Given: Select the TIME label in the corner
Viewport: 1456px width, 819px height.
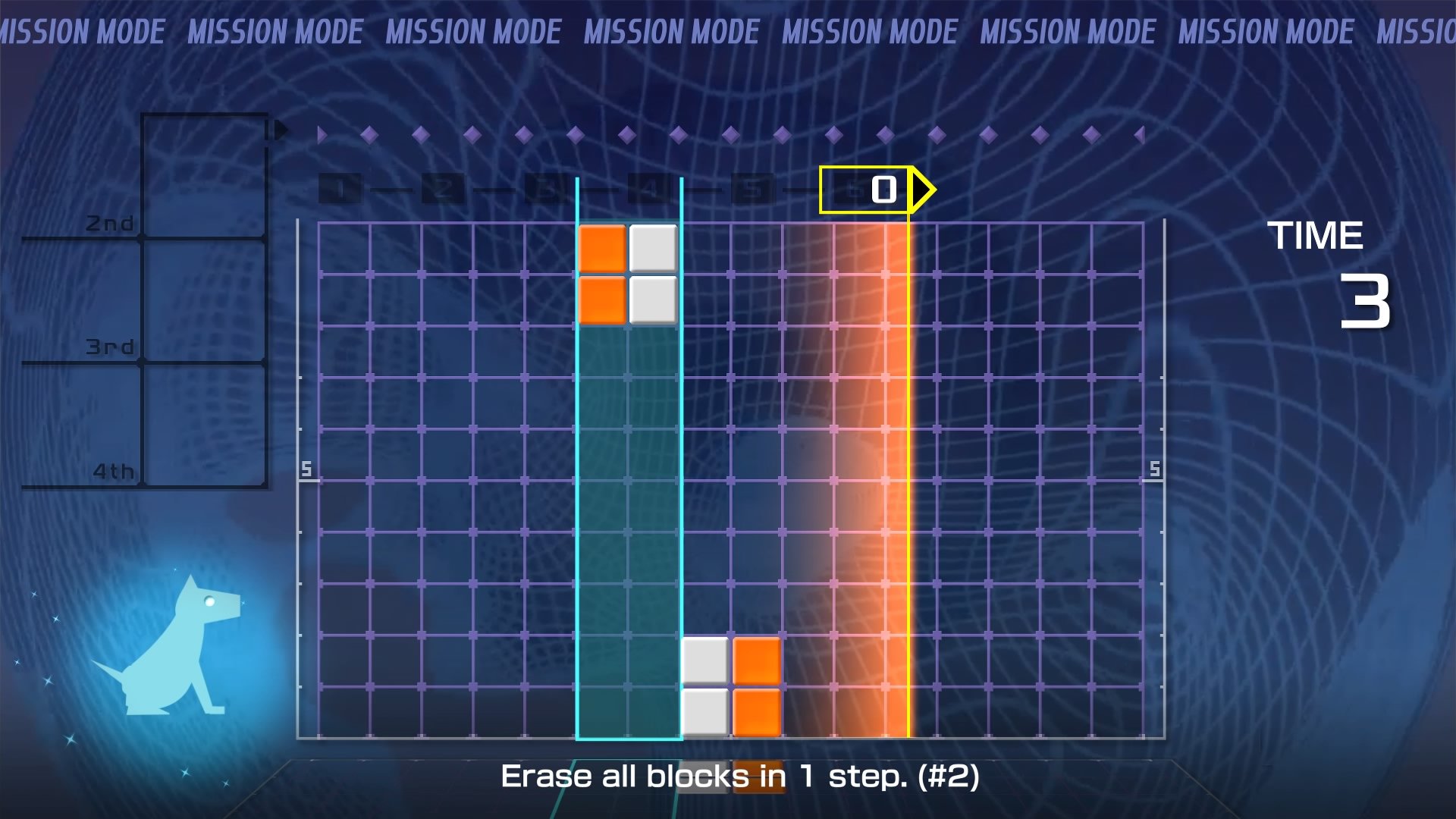Looking at the screenshot, I should (1317, 235).
